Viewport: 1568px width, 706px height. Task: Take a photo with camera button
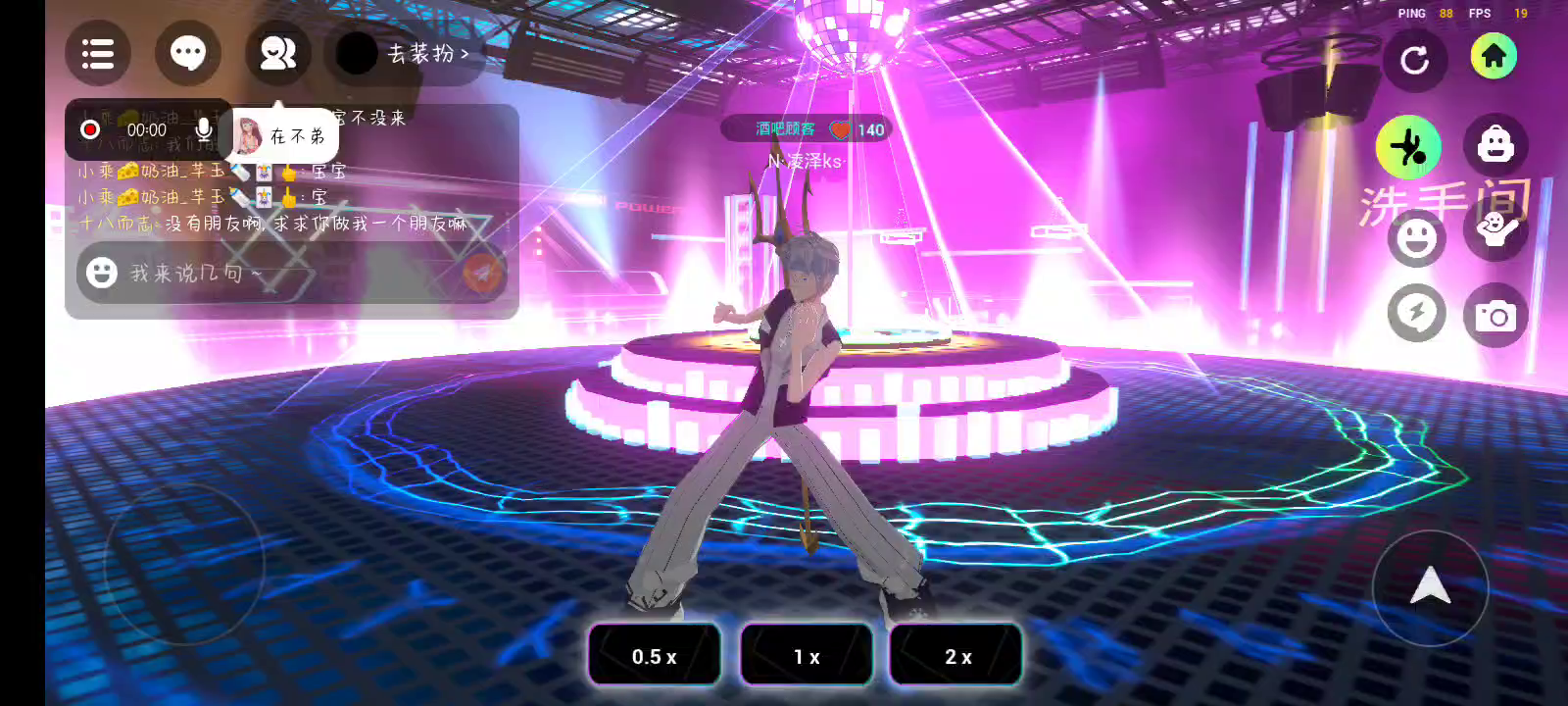(1495, 316)
